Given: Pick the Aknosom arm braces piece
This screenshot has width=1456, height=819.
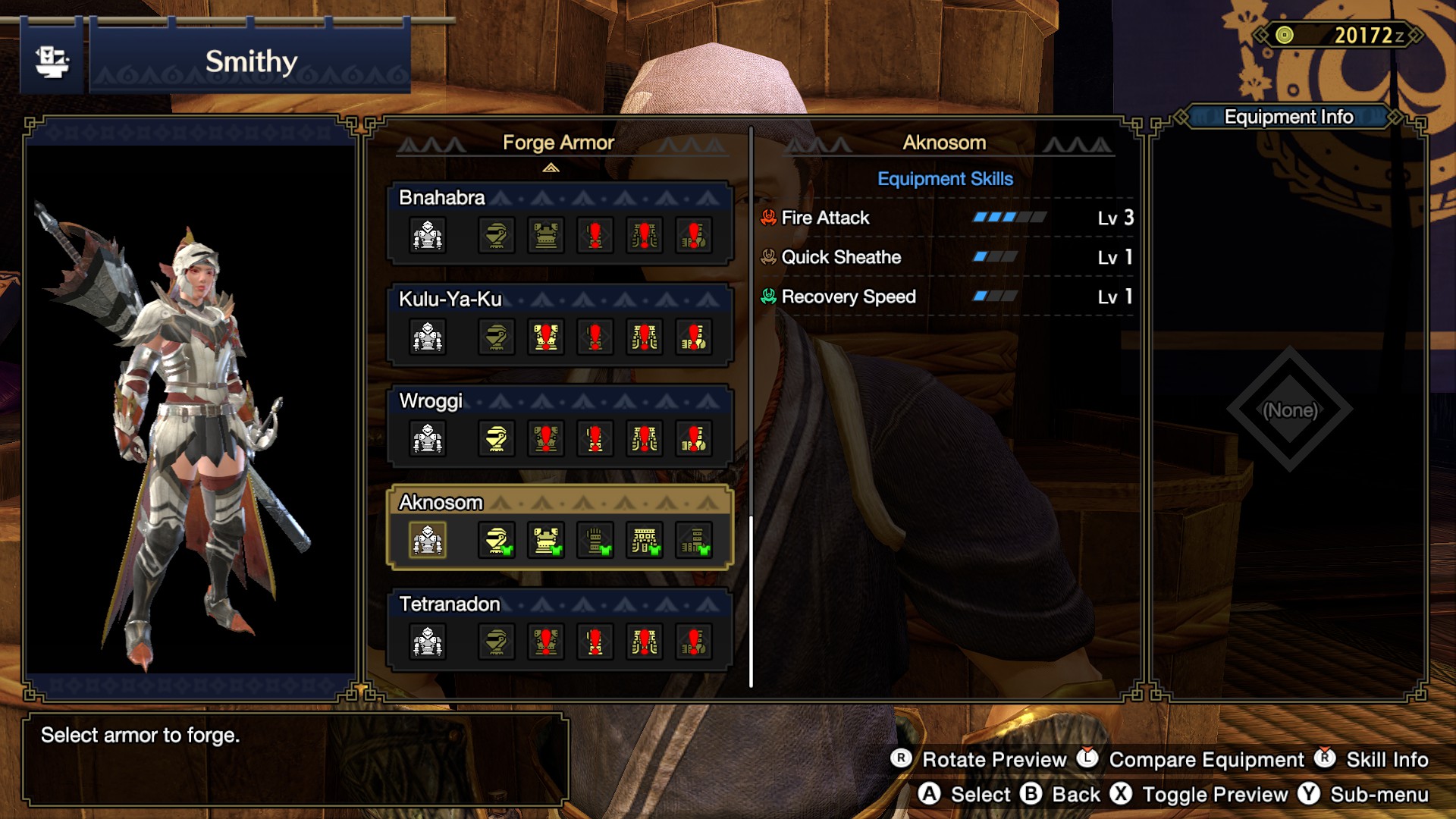Looking at the screenshot, I should tap(595, 540).
